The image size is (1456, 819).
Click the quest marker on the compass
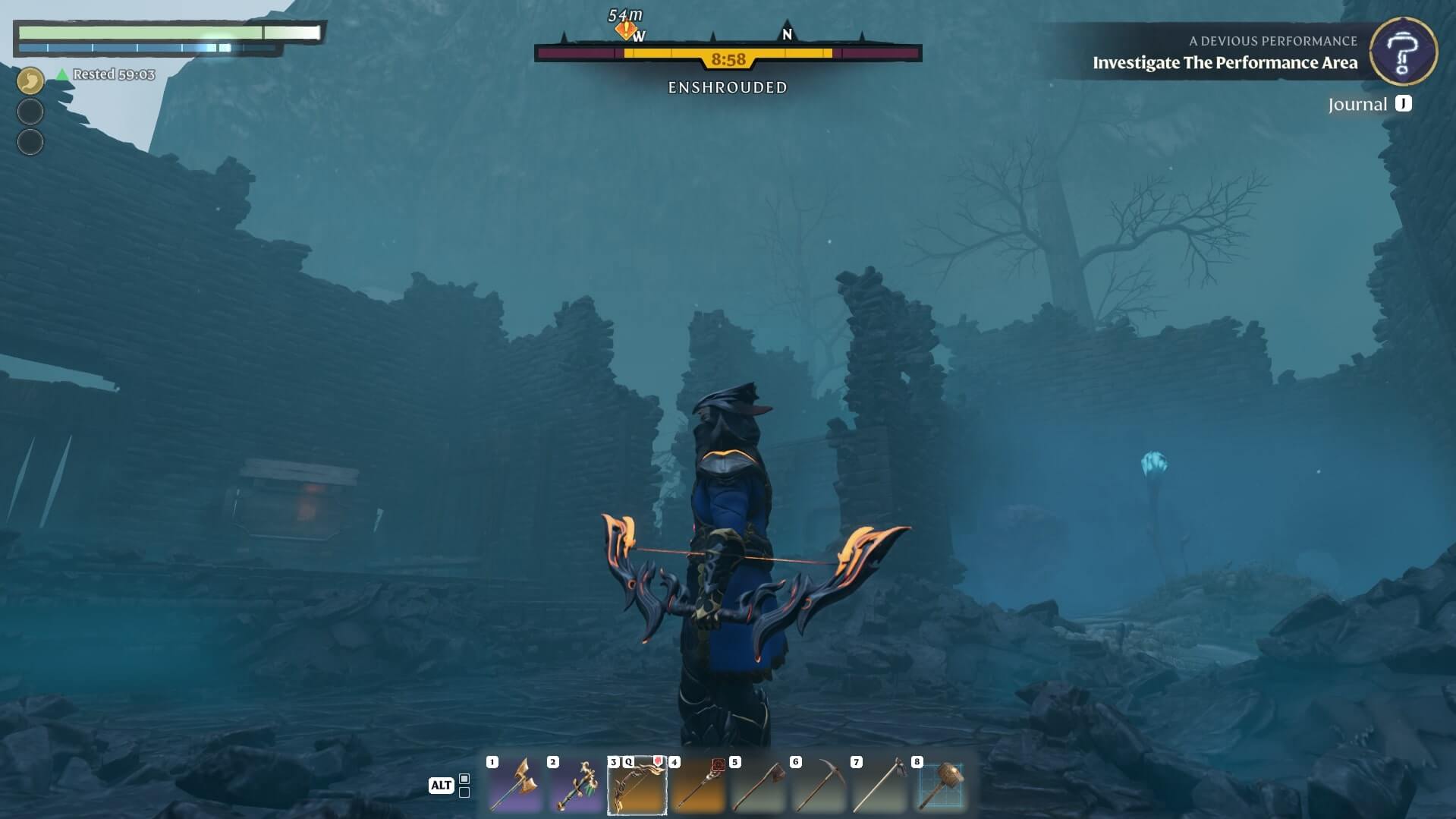click(x=625, y=30)
